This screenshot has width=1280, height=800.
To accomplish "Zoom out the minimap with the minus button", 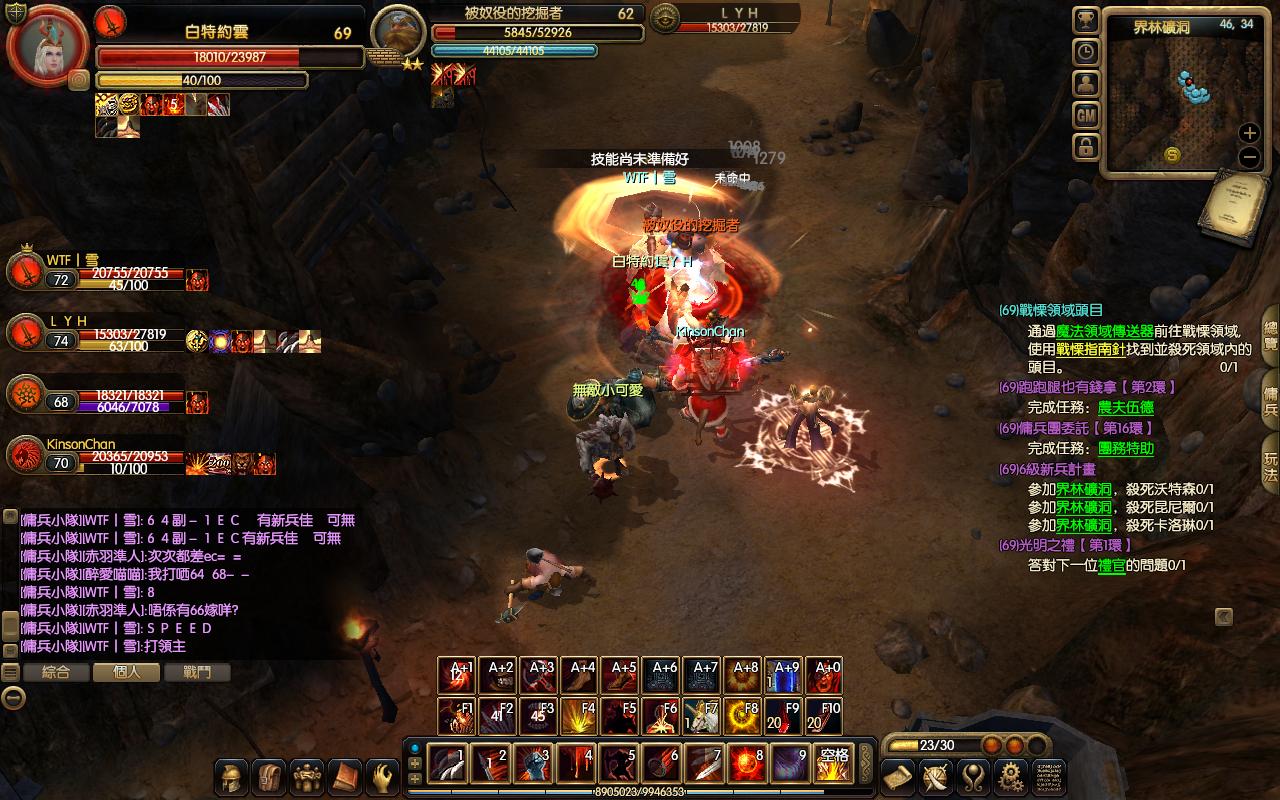I will 1249,157.
